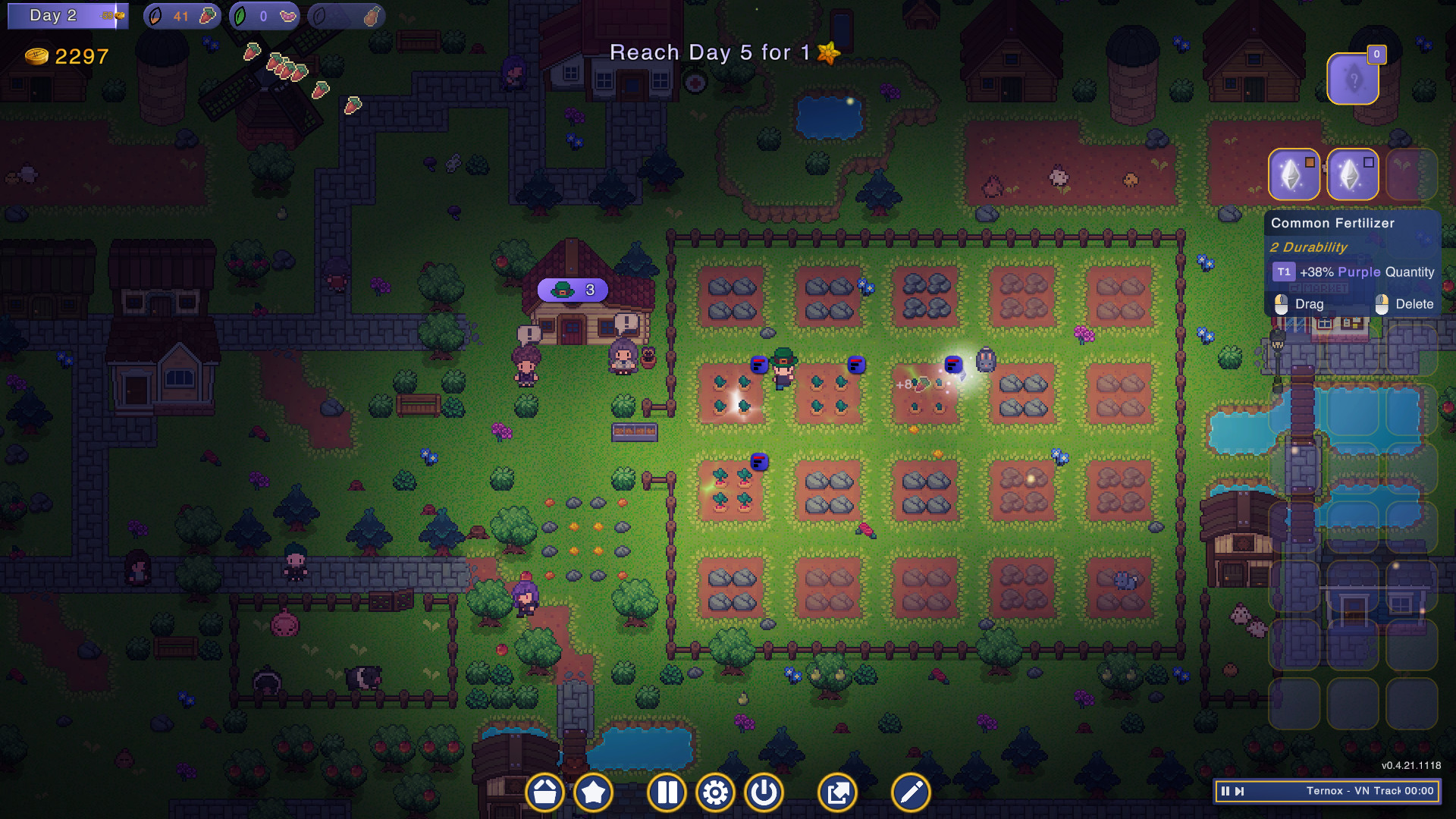The width and height of the screenshot is (1456, 819).
Task: Click the star rewards icon
Action: pyautogui.click(x=594, y=792)
